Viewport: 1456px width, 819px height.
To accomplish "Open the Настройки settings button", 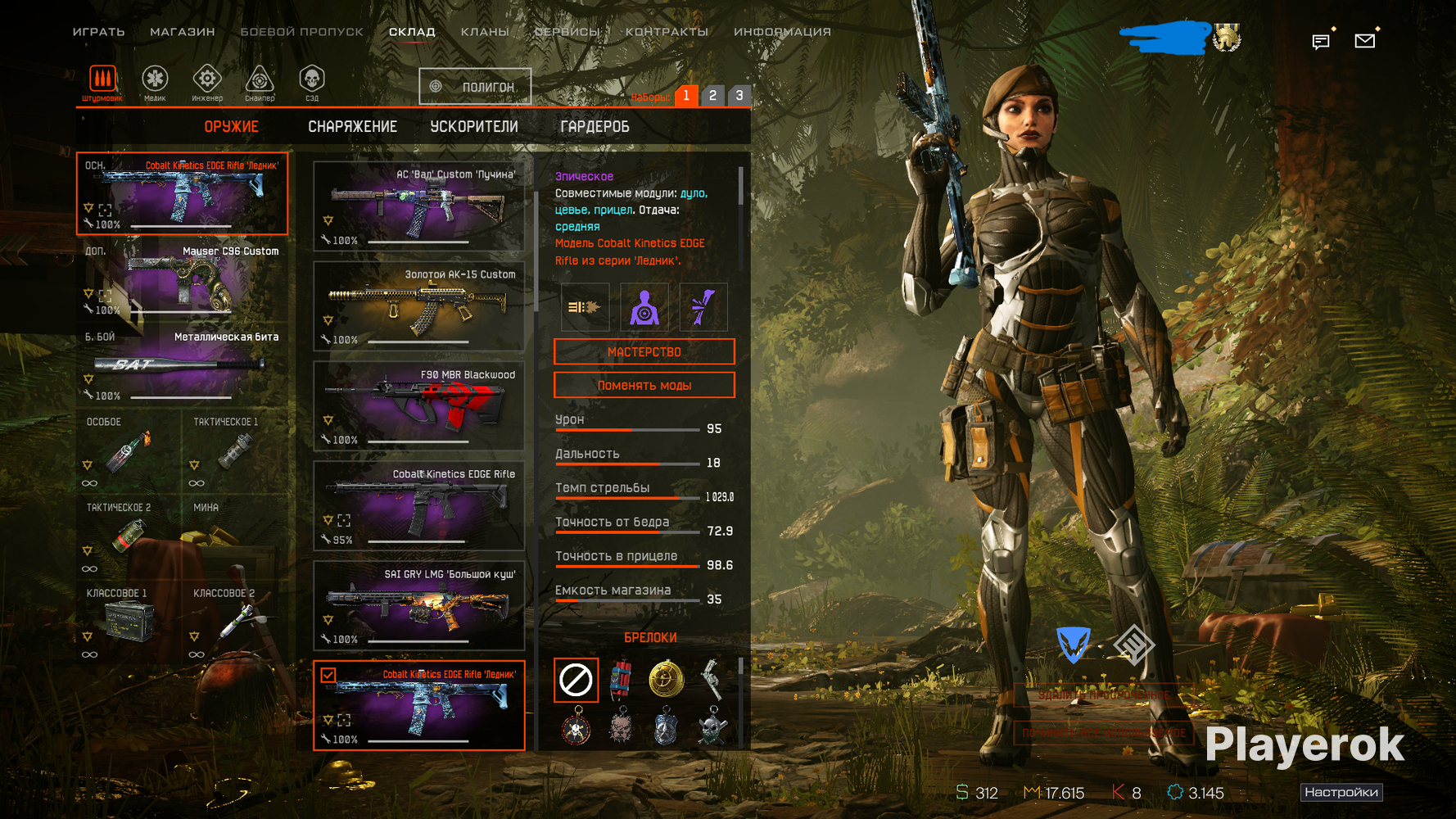I will [x=1341, y=792].
